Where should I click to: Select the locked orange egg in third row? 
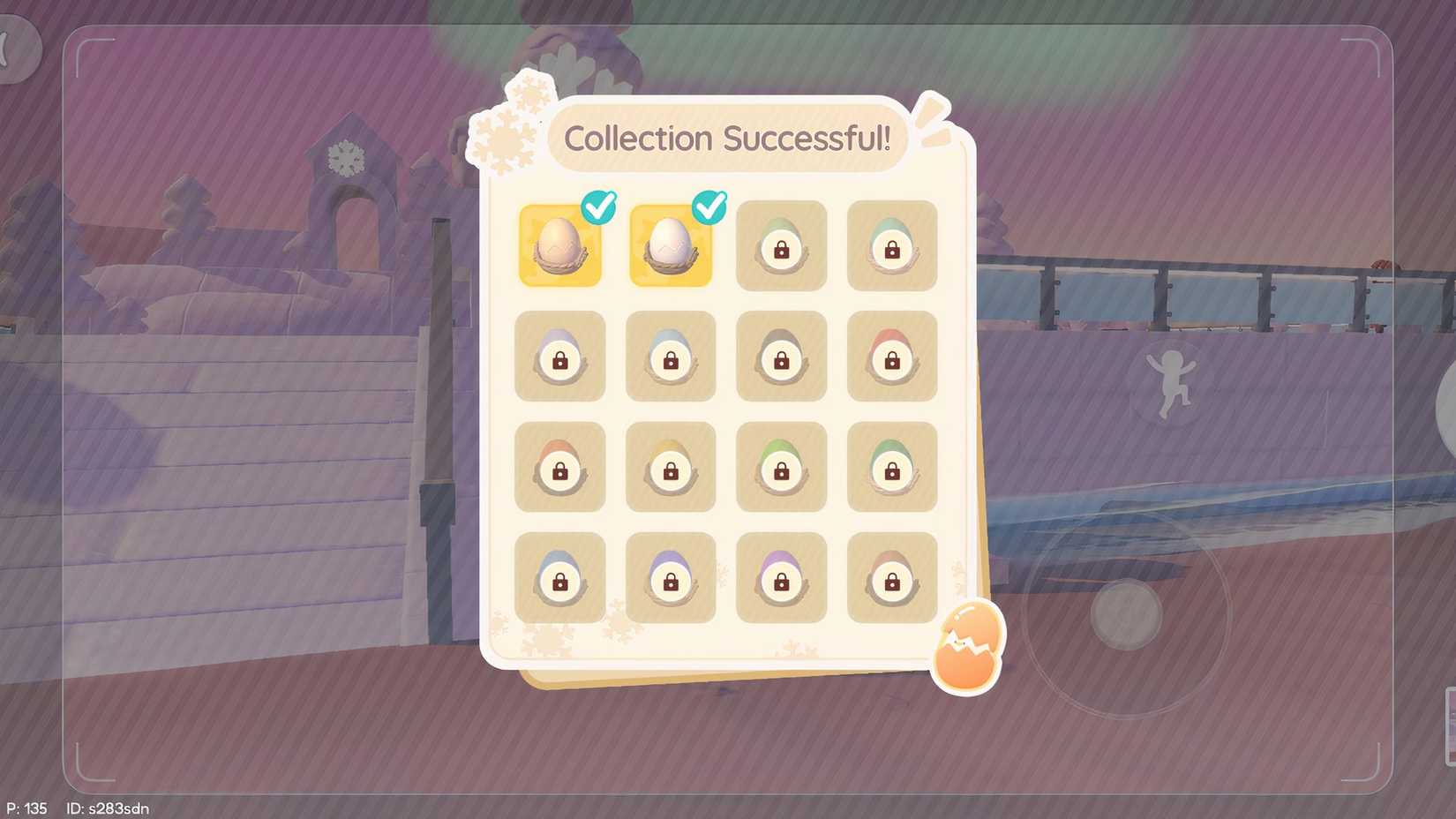pyautogui.click(x=560, y=468)
